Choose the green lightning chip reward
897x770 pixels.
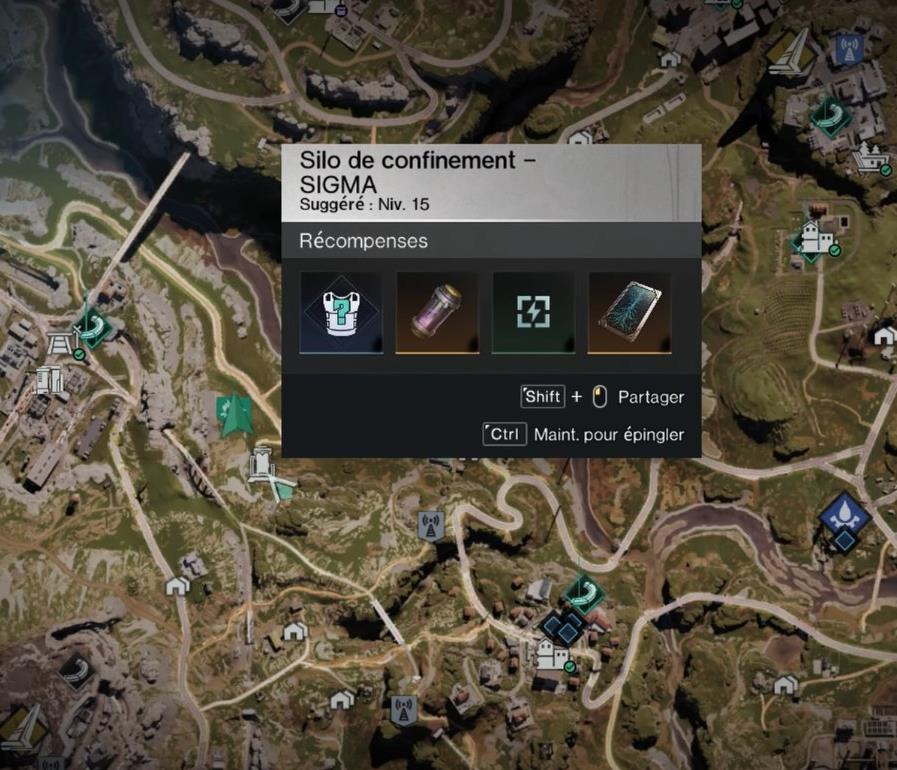533,312
